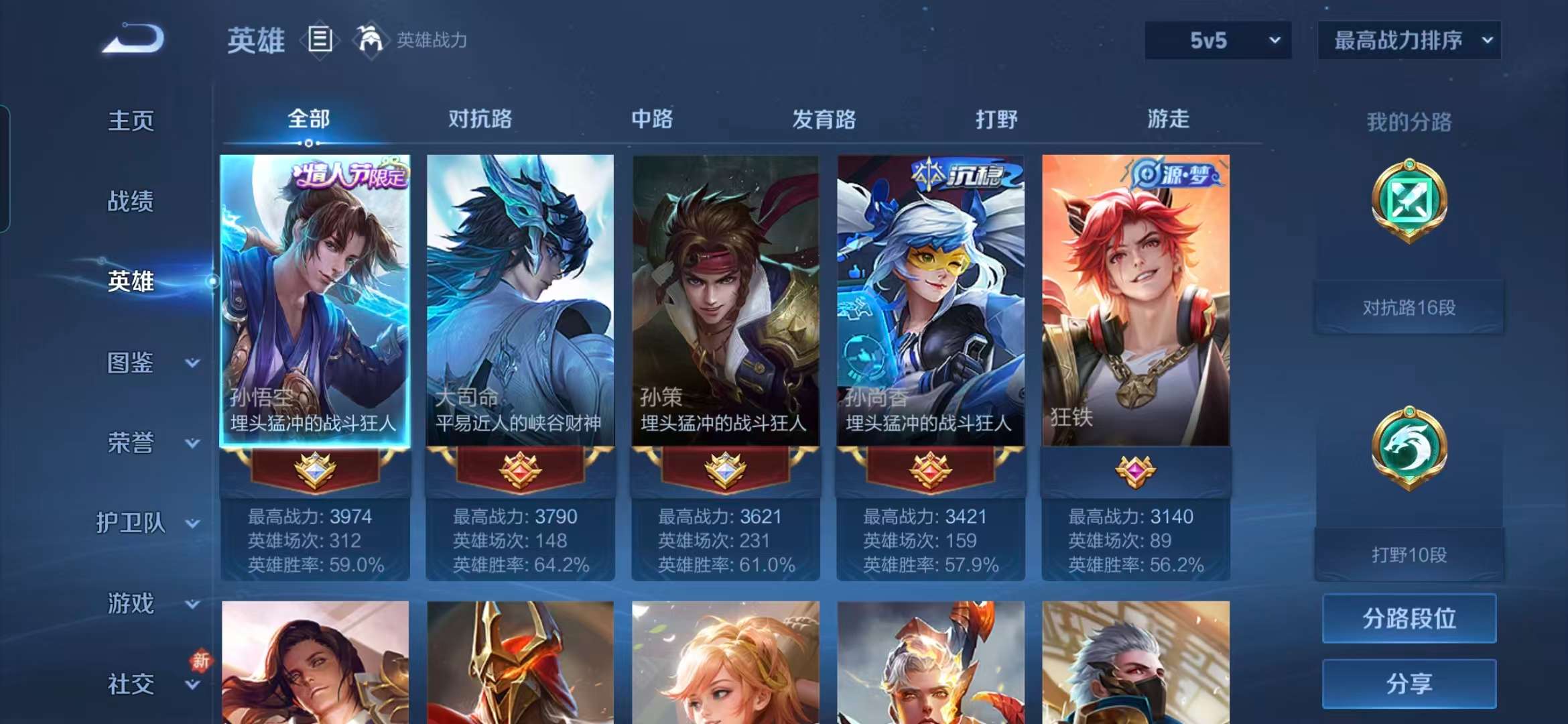Click the back arrow at top left
The width and height of the screenshot is (1568, 724).
point(134,38)
